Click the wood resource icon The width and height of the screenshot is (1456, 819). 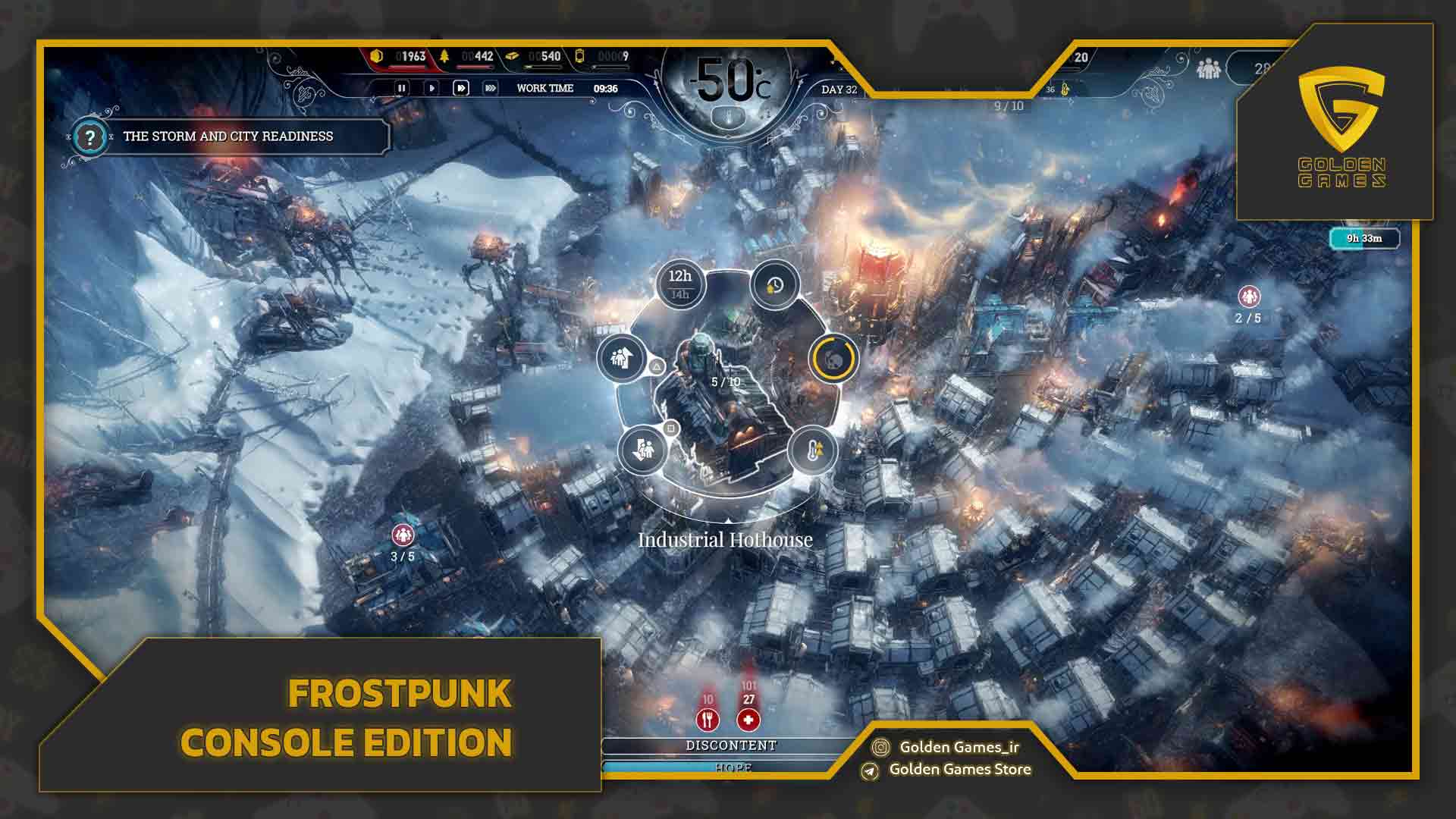444,55
